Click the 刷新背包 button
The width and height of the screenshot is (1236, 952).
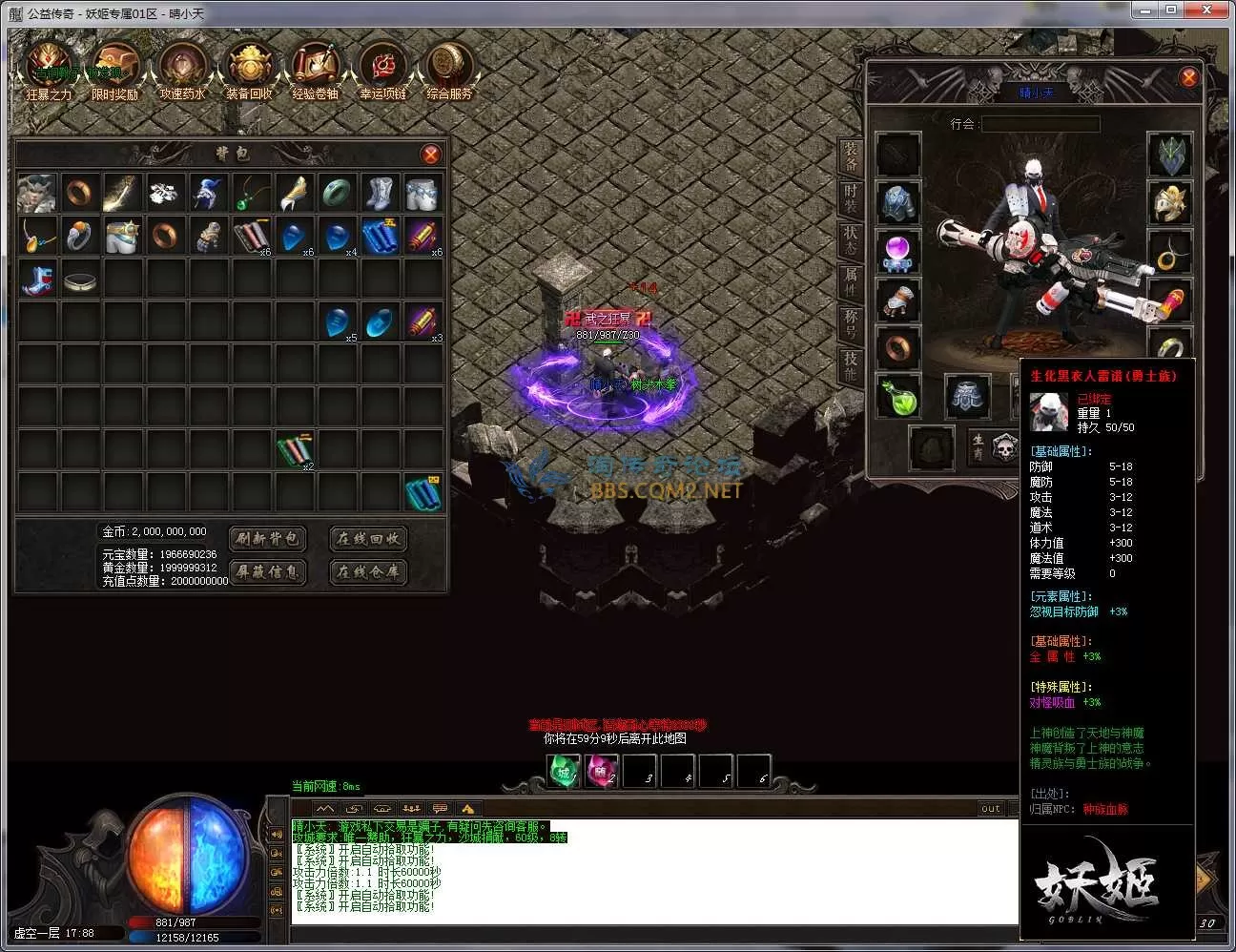pyautogui.click(x=268, y=539)
